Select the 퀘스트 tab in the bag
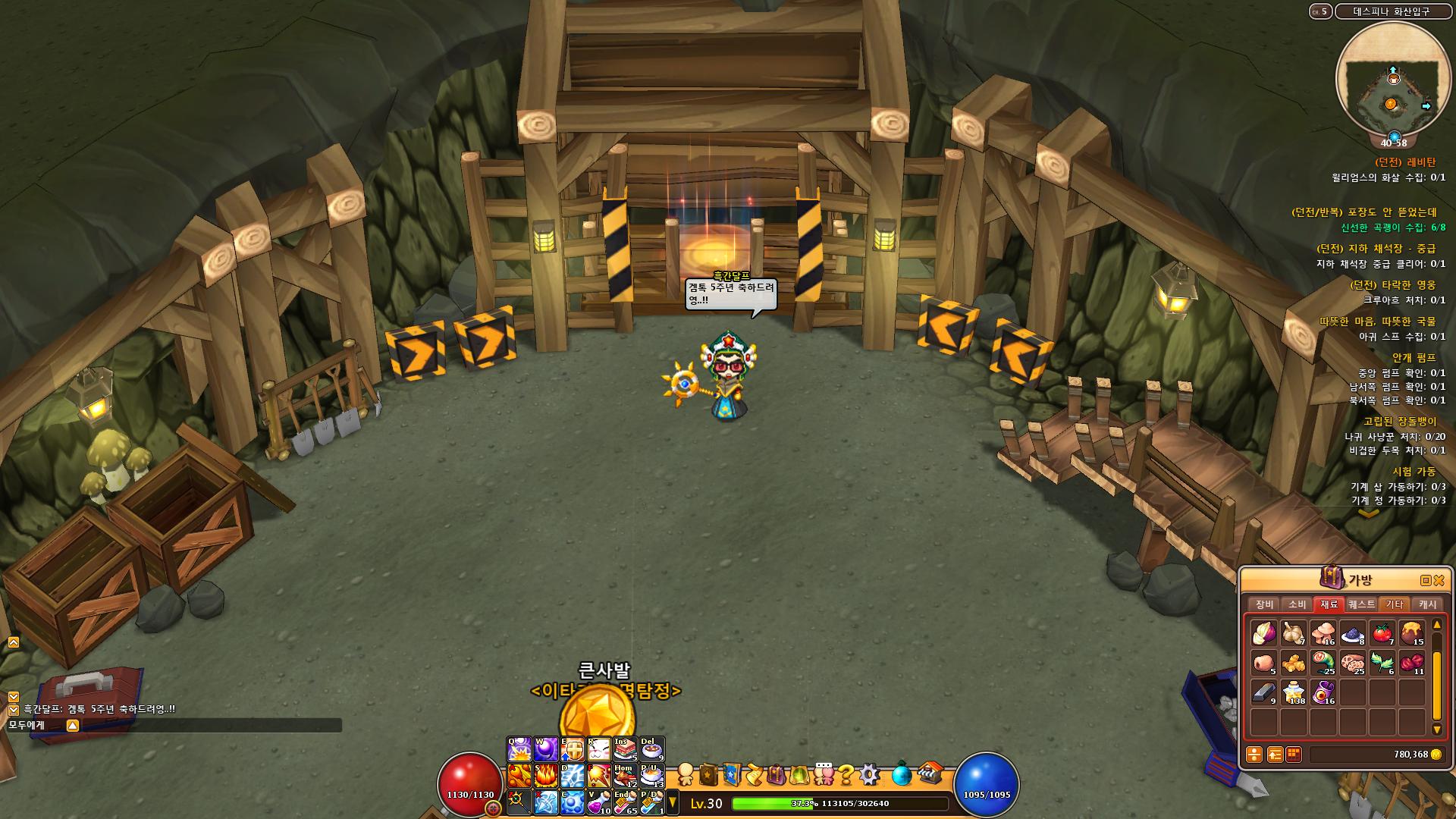This screenshot has width=1456, height=819. (x=1361, y=604)
